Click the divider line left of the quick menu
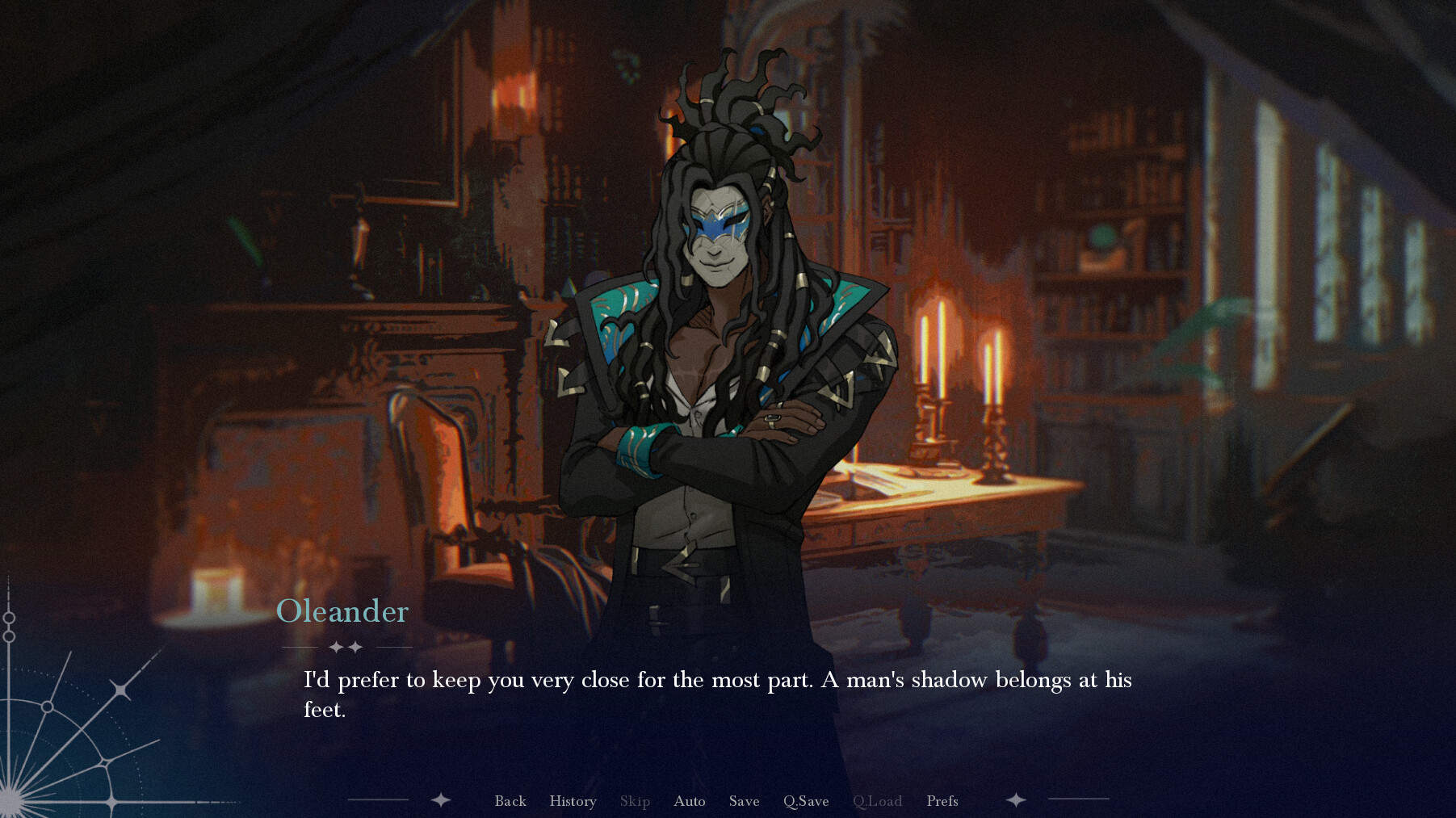Screen dimensions: 1456x818 tap(380, 800)
